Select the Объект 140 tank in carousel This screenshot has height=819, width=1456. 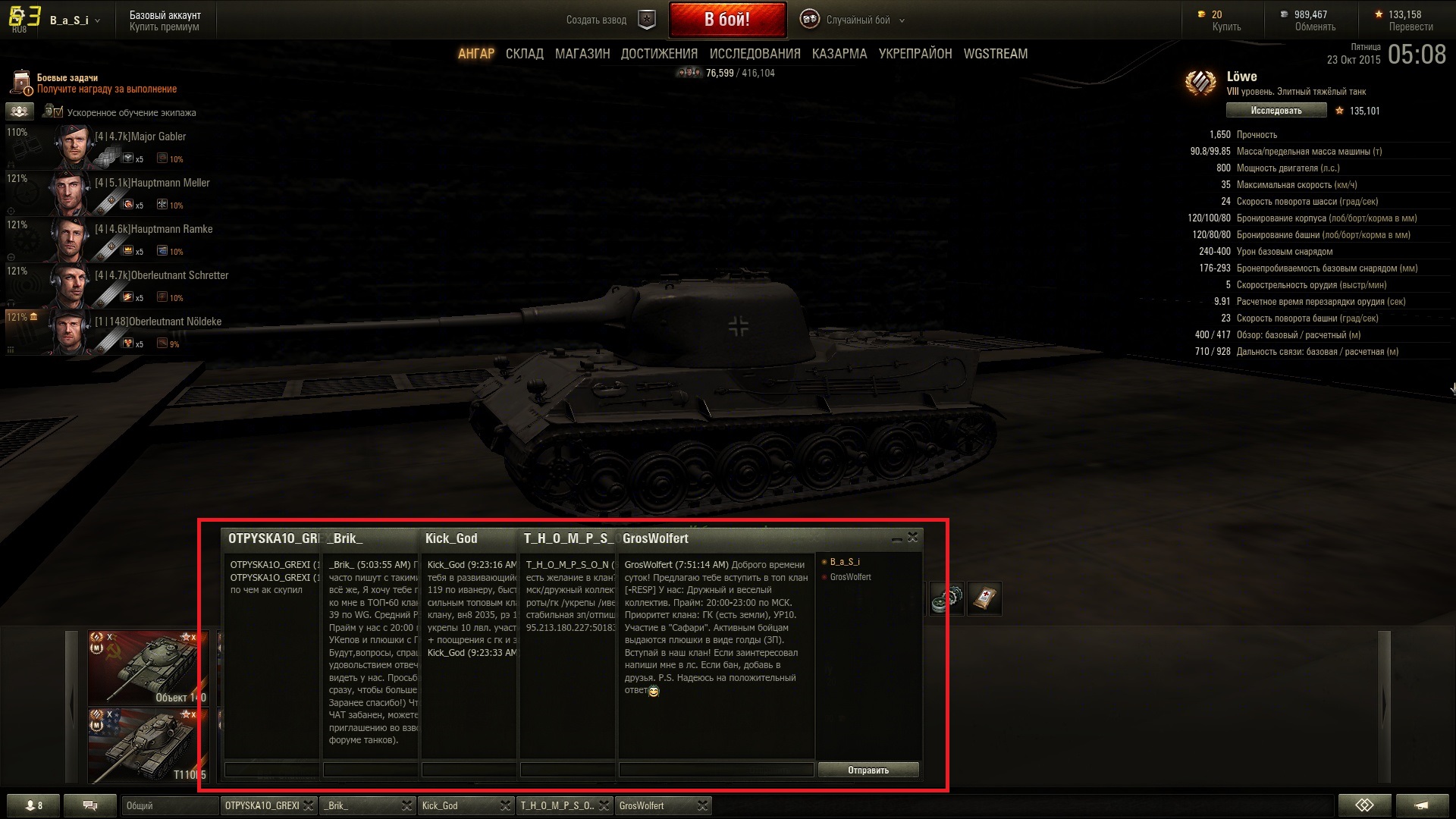pyautogui.click(x=147, y=667)
